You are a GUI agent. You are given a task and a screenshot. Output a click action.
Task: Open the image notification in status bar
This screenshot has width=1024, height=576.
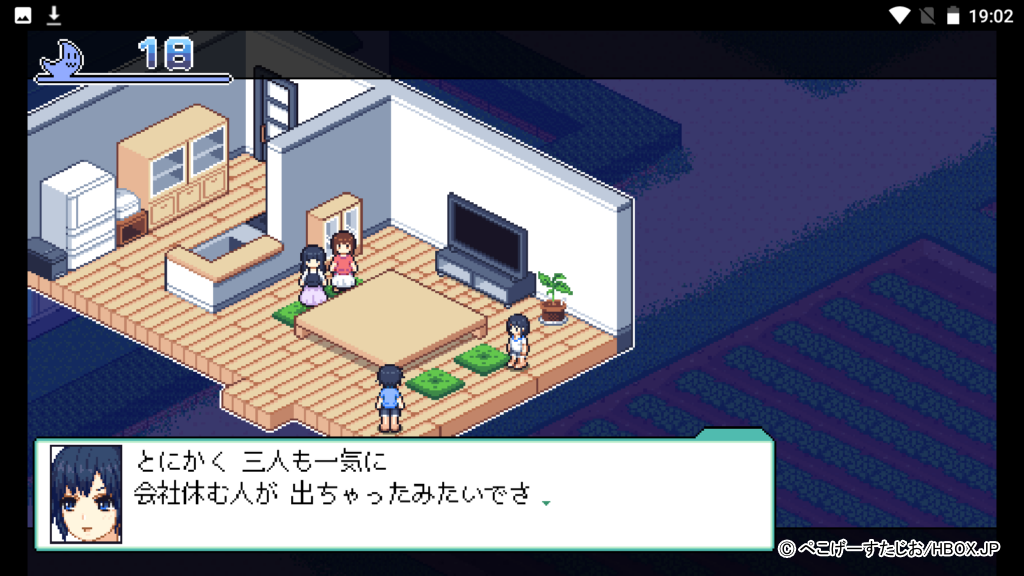point(23,15)
